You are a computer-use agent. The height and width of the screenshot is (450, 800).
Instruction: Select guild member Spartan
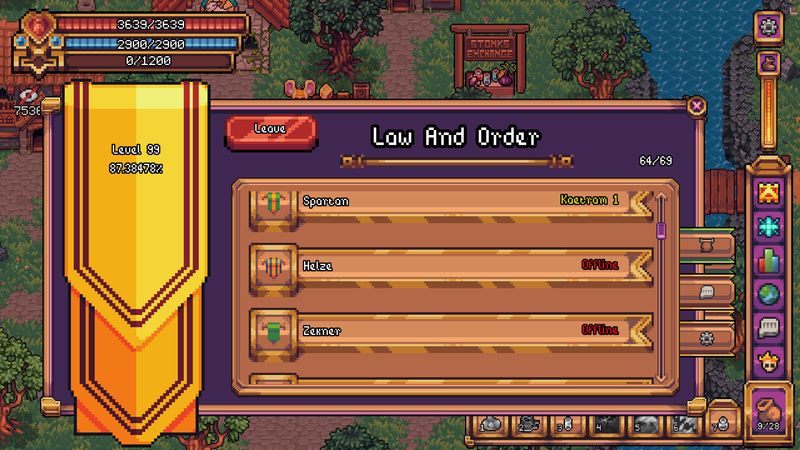click(450, 201)
